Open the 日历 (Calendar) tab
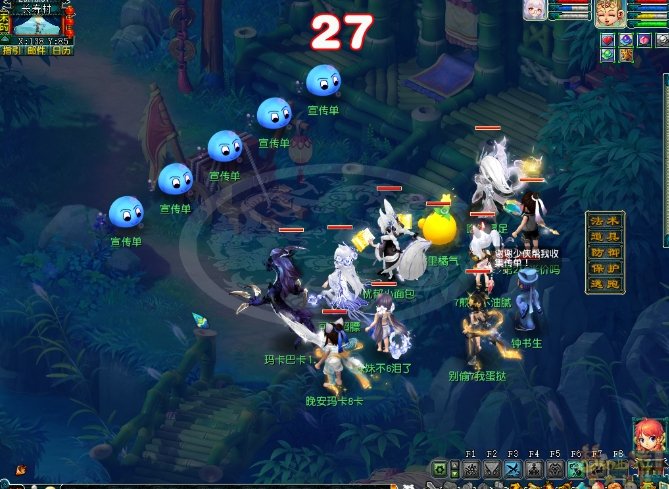The height and width of the screenshot is (489, 669). tap(61, 49)
